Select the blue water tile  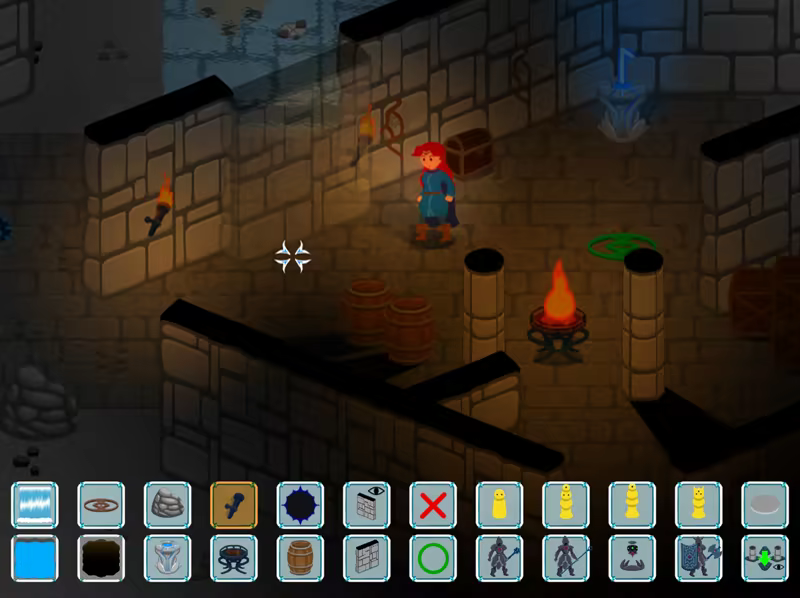pyautogui.click(x=35, y=558)
